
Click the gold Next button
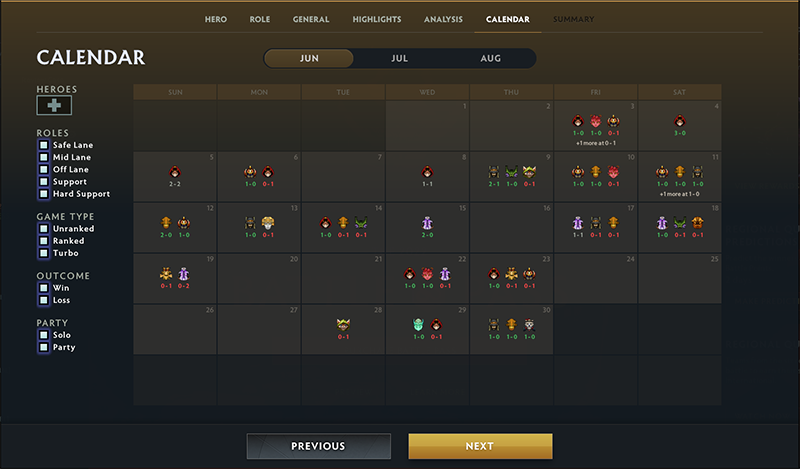coord(480,446)
